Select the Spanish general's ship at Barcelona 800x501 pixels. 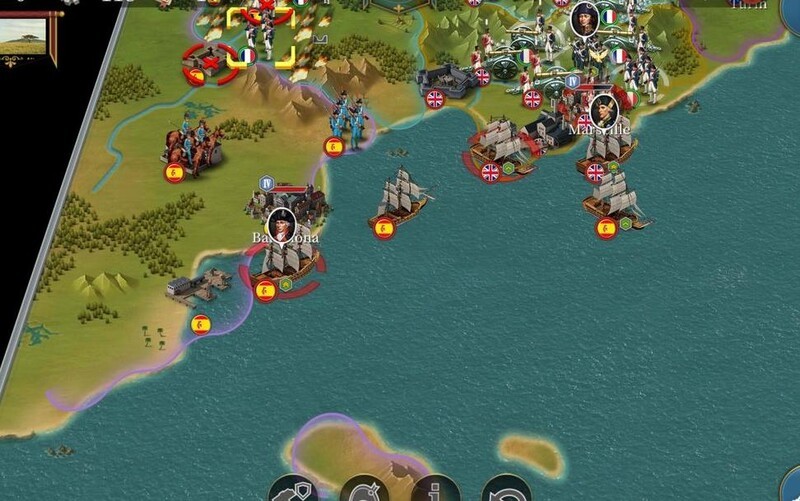pos(284,262)
